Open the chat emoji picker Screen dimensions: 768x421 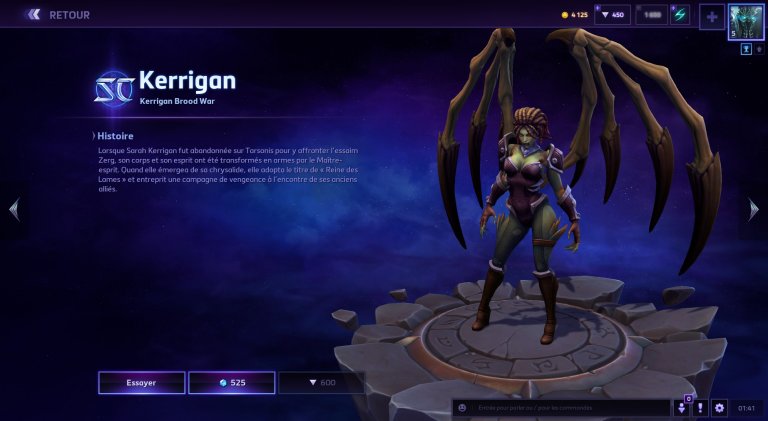(x=461, y=408)
